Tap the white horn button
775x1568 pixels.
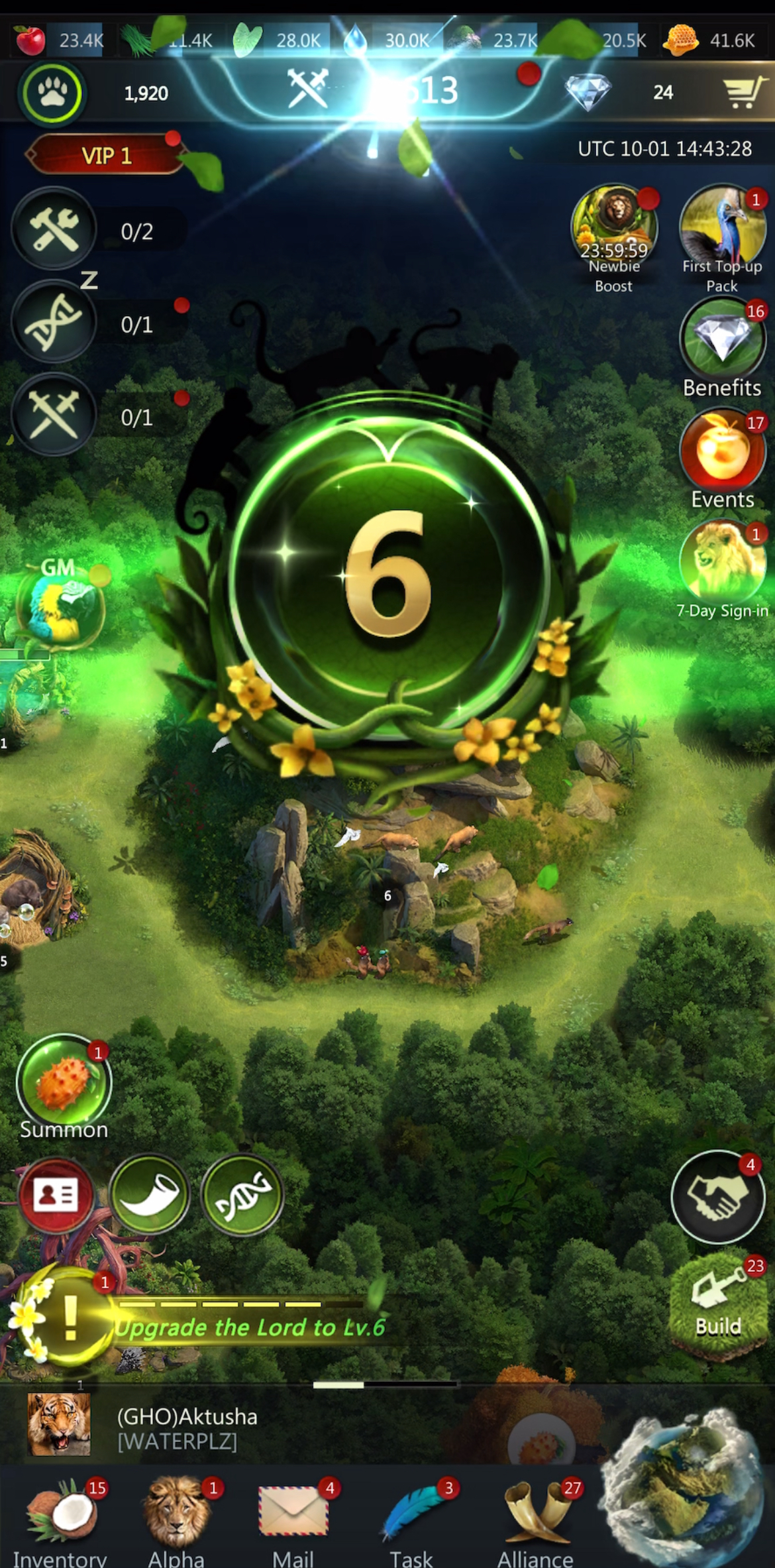(x=150, y=1195)
